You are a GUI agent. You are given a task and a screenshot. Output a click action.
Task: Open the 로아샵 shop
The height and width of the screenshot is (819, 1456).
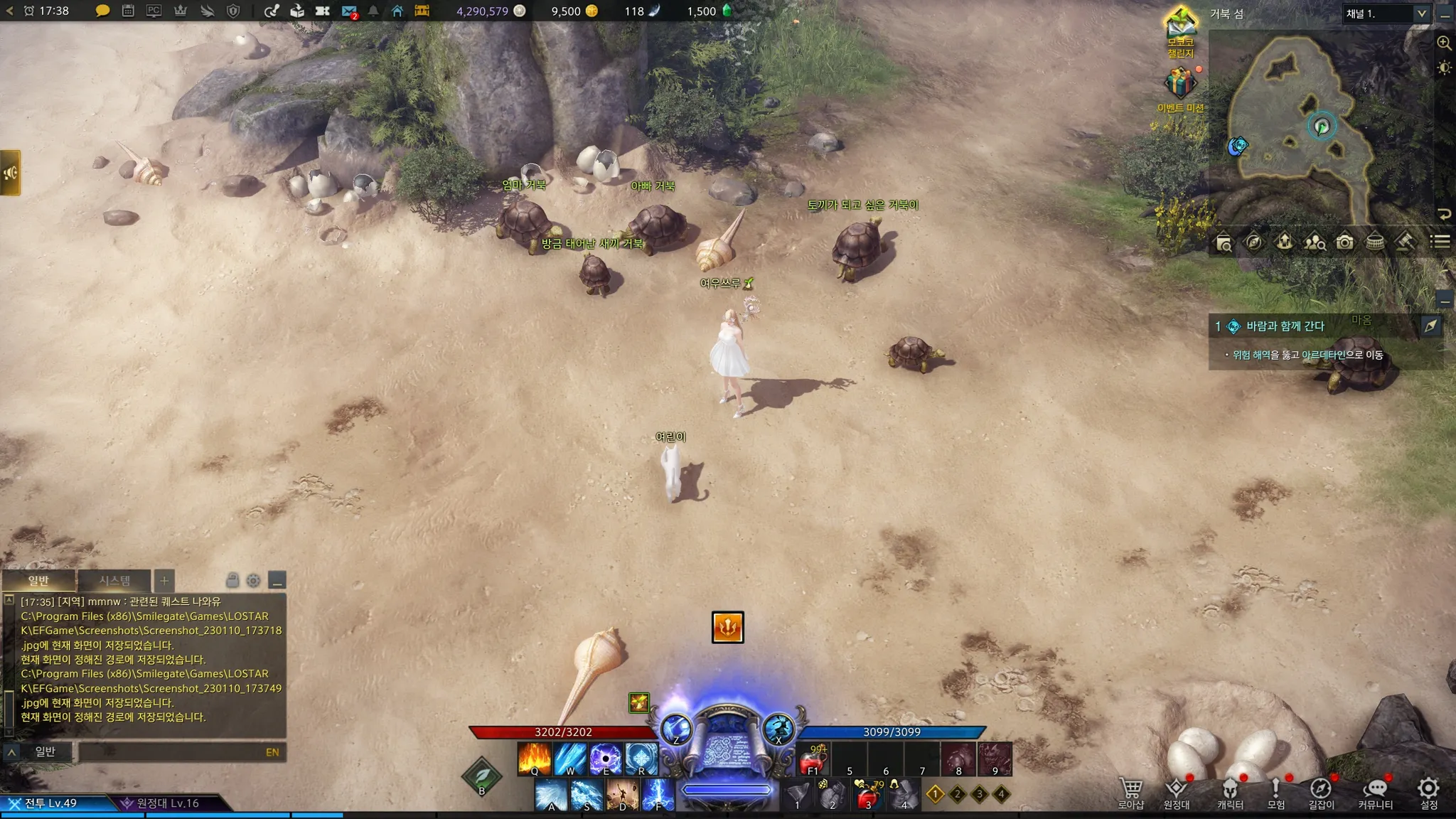click(x=1130, y=792)
